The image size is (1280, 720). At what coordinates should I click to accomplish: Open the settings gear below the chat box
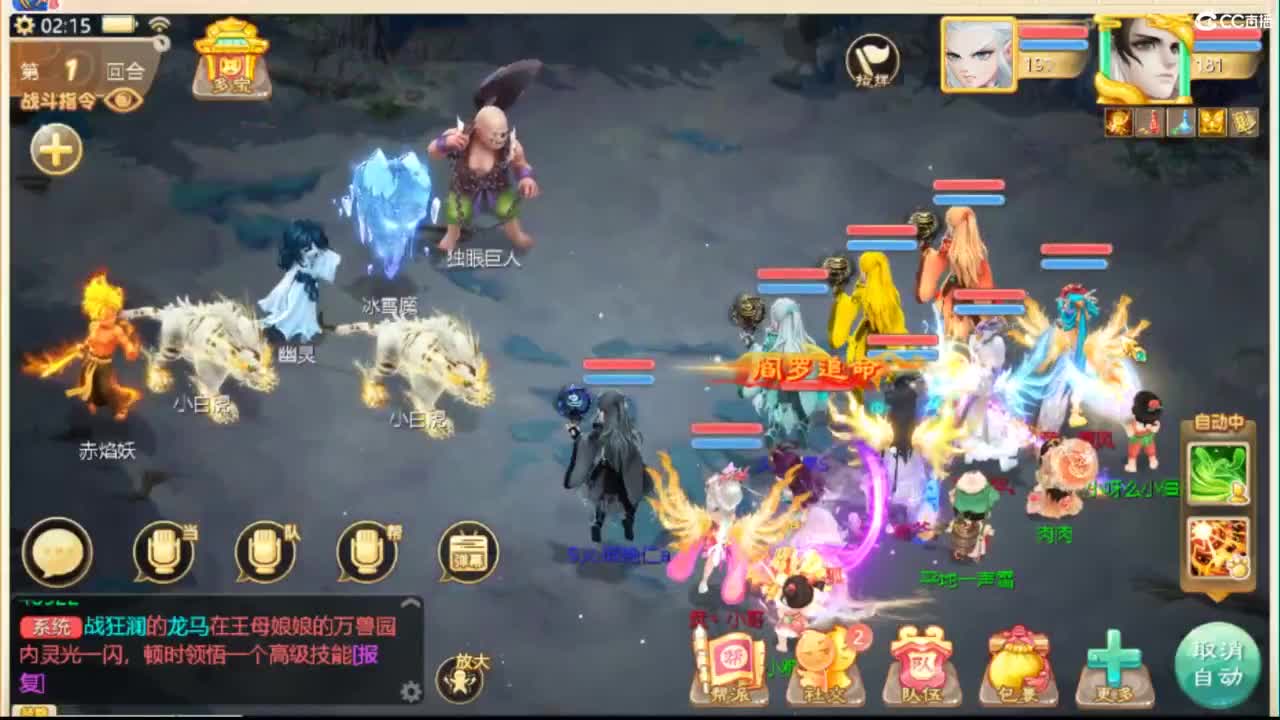pos(409,693)
